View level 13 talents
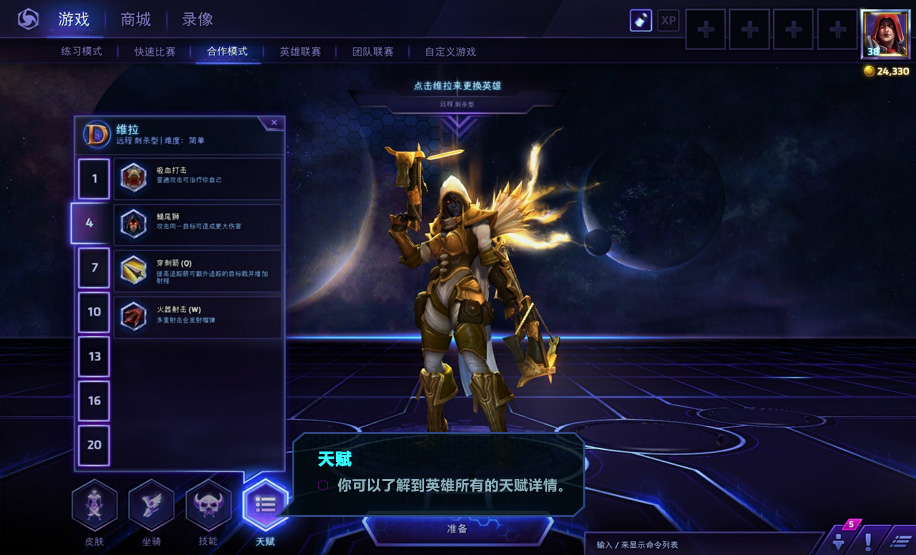Viewport: 916px width, 555px height. pyautogui.click(x=94, y=356)
